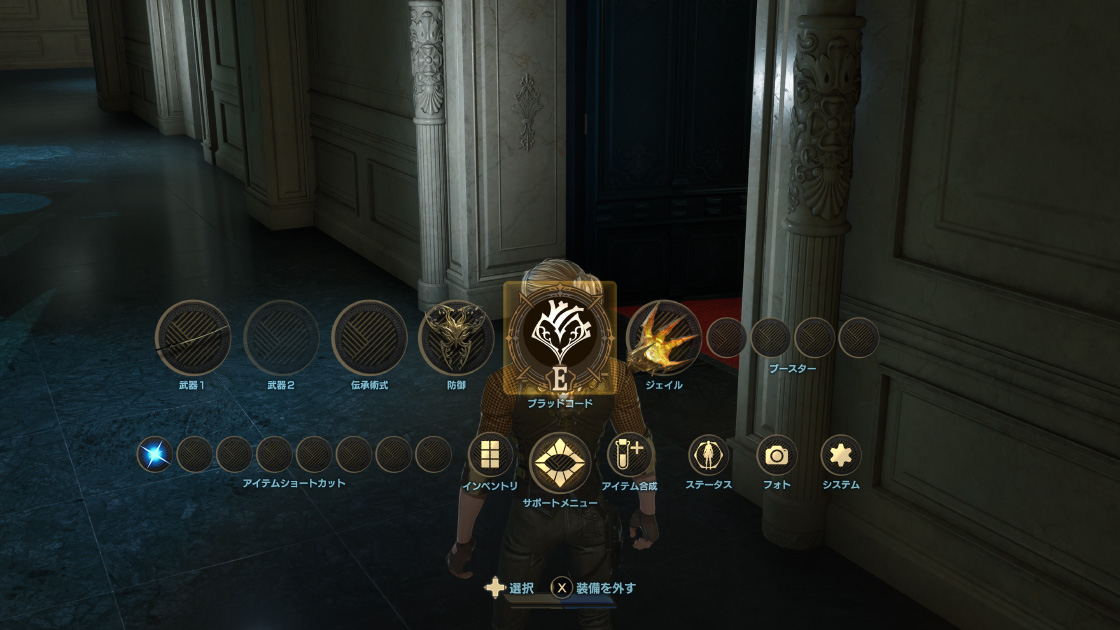This screenshot has height=630, width=1120.
Task: Select the ジェイル slot
Action: pos(663,338)
